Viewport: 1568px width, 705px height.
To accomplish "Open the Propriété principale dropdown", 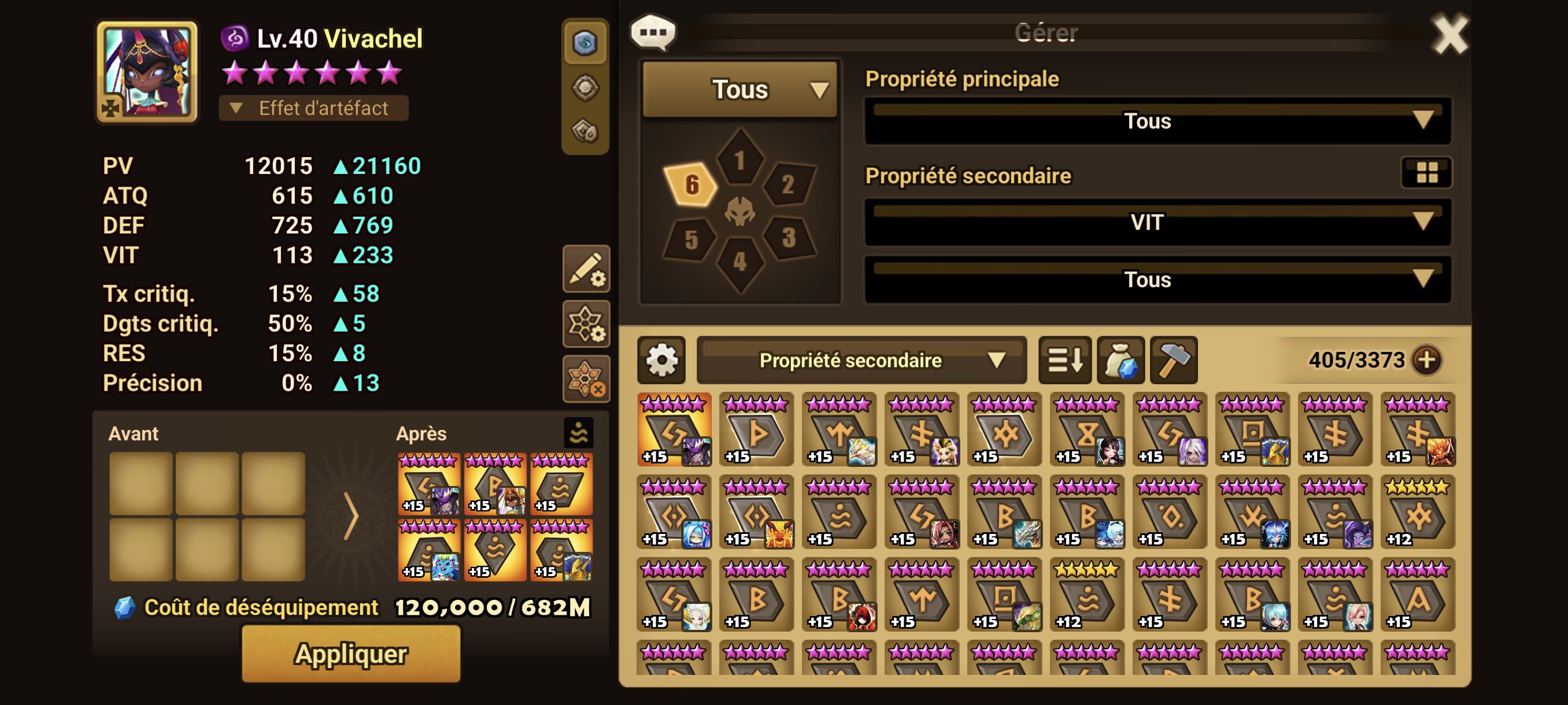I will tap(1157, 121).
